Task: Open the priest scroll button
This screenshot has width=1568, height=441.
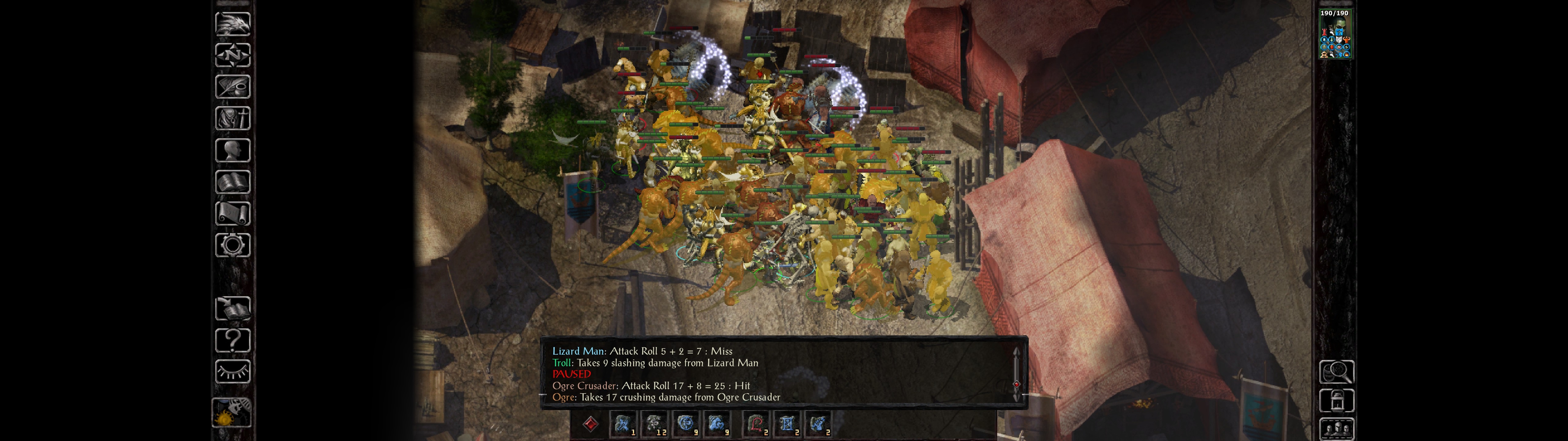Action: coord(232,213)
